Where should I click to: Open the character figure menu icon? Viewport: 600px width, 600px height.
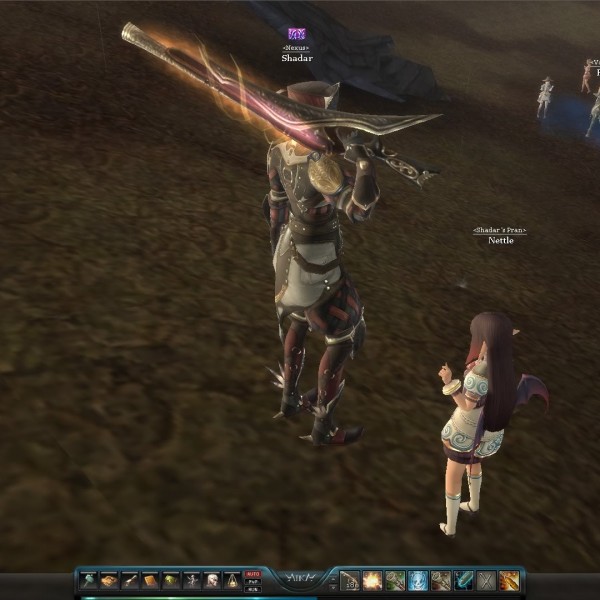(x=192, y=580)
